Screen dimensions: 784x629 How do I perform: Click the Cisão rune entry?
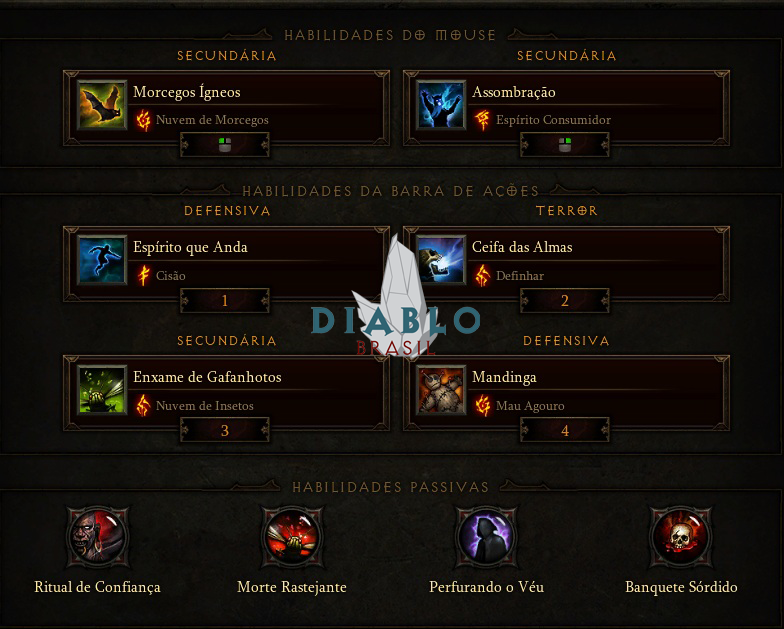(170, 276)
